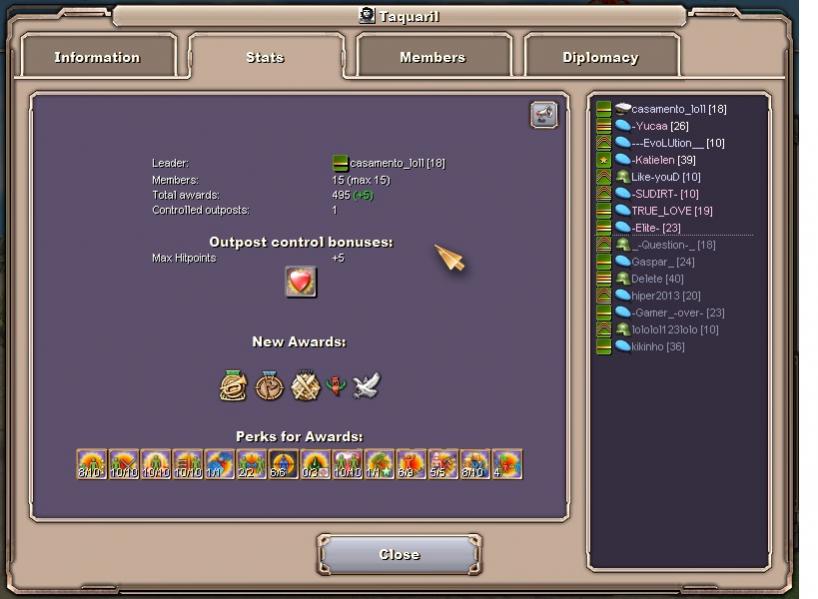Click the 6/6 perk icon

click(283, 464)
